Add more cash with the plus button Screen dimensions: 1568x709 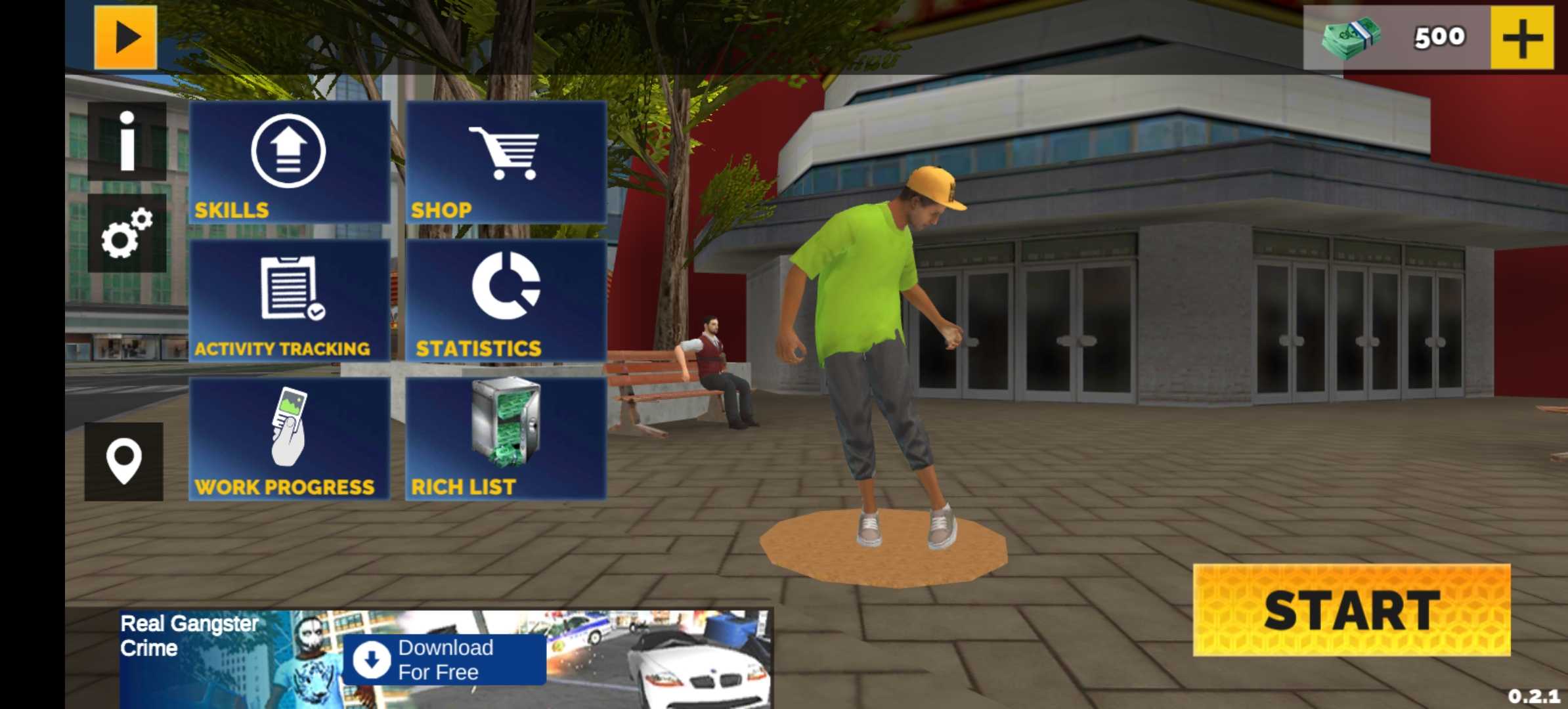pos(1522,37)
